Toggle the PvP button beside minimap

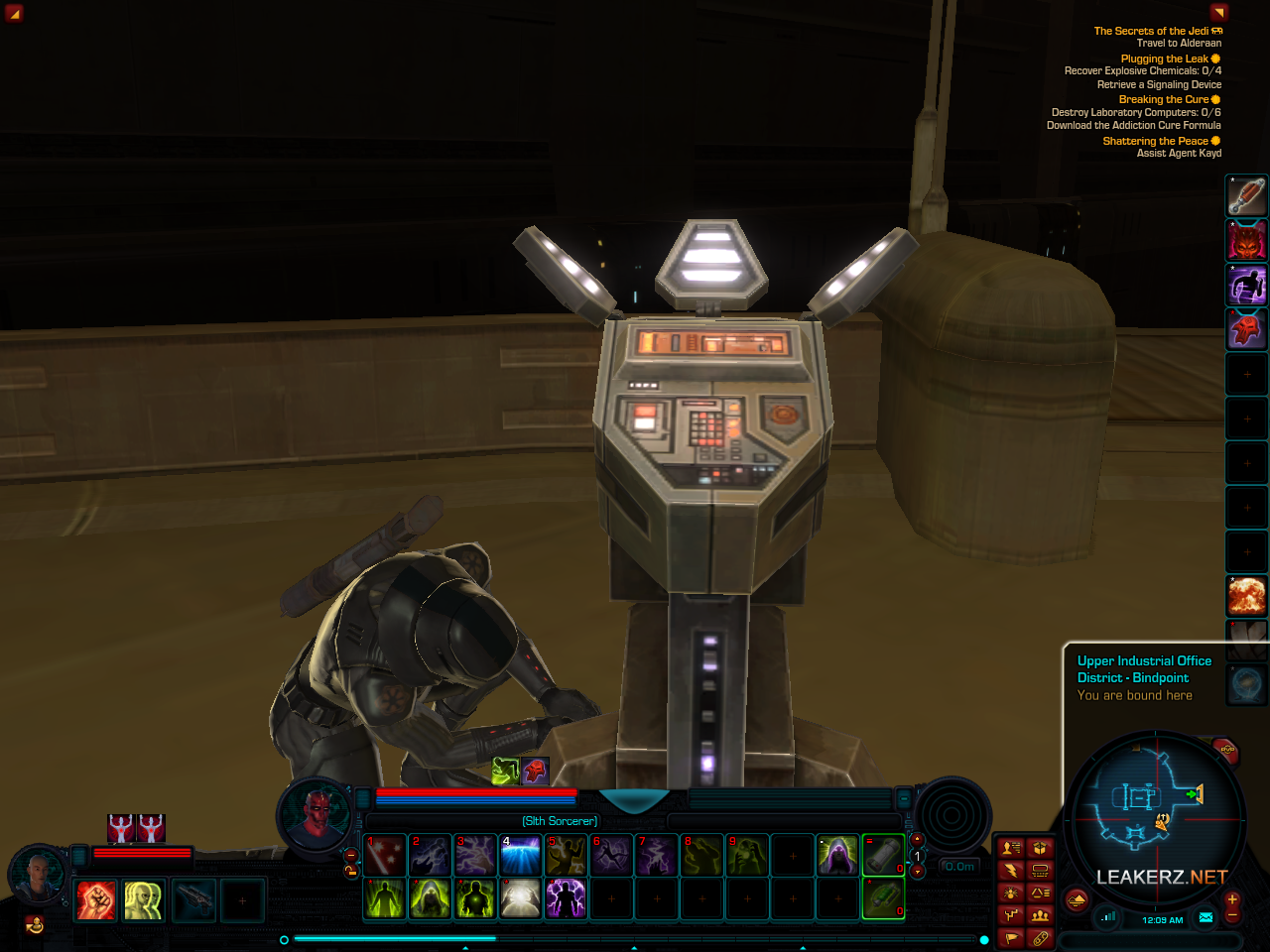[1227, 751]
